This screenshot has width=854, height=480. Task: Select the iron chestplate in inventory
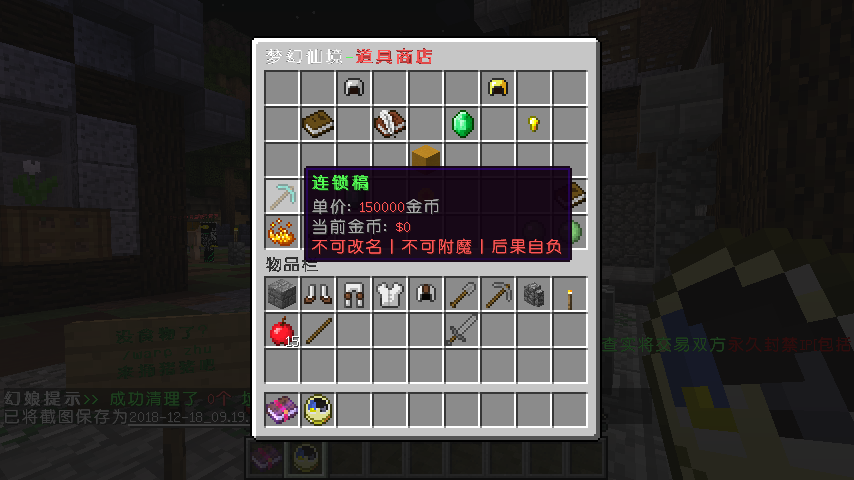[x=390, y=295]
